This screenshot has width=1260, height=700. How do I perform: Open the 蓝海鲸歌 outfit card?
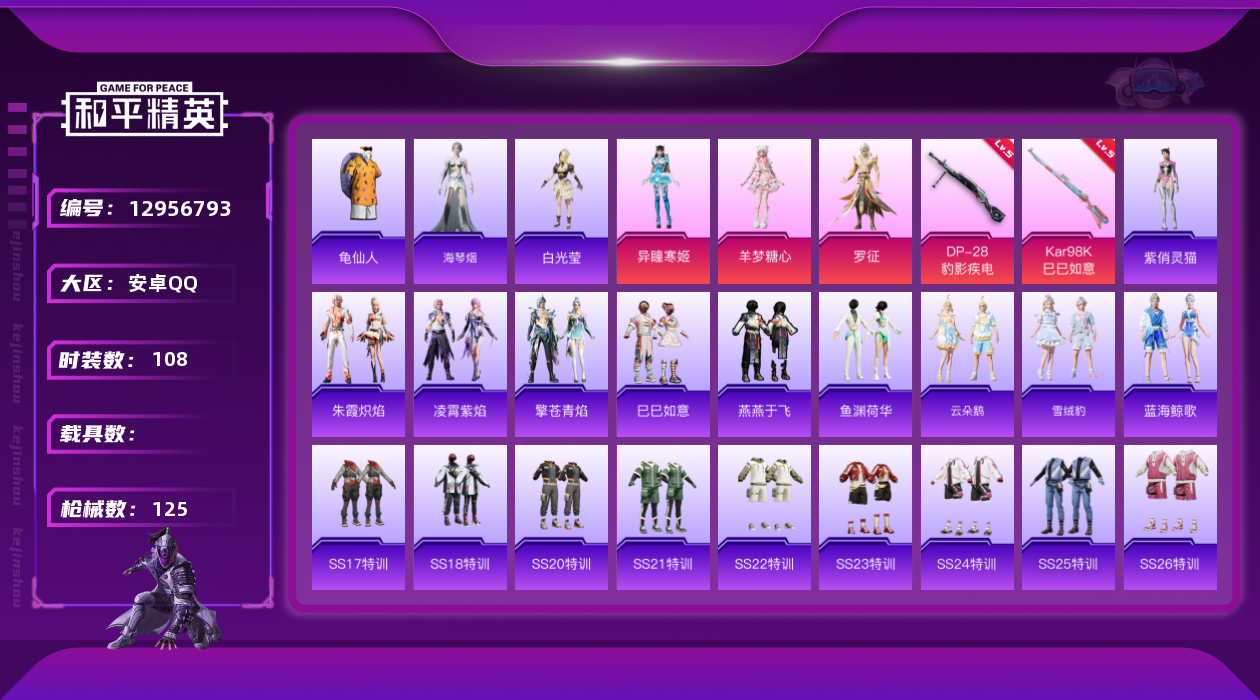coord(1170,364)
